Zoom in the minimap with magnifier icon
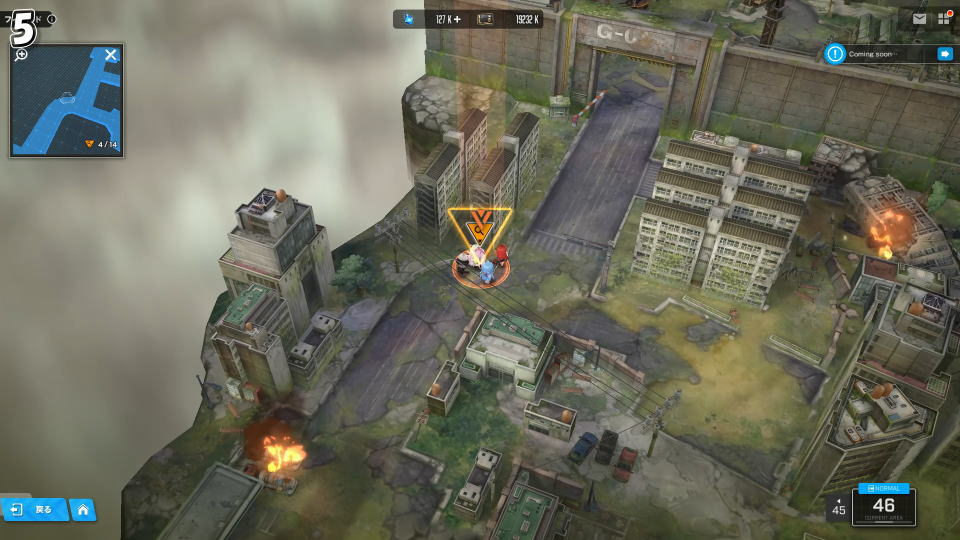 22,54
